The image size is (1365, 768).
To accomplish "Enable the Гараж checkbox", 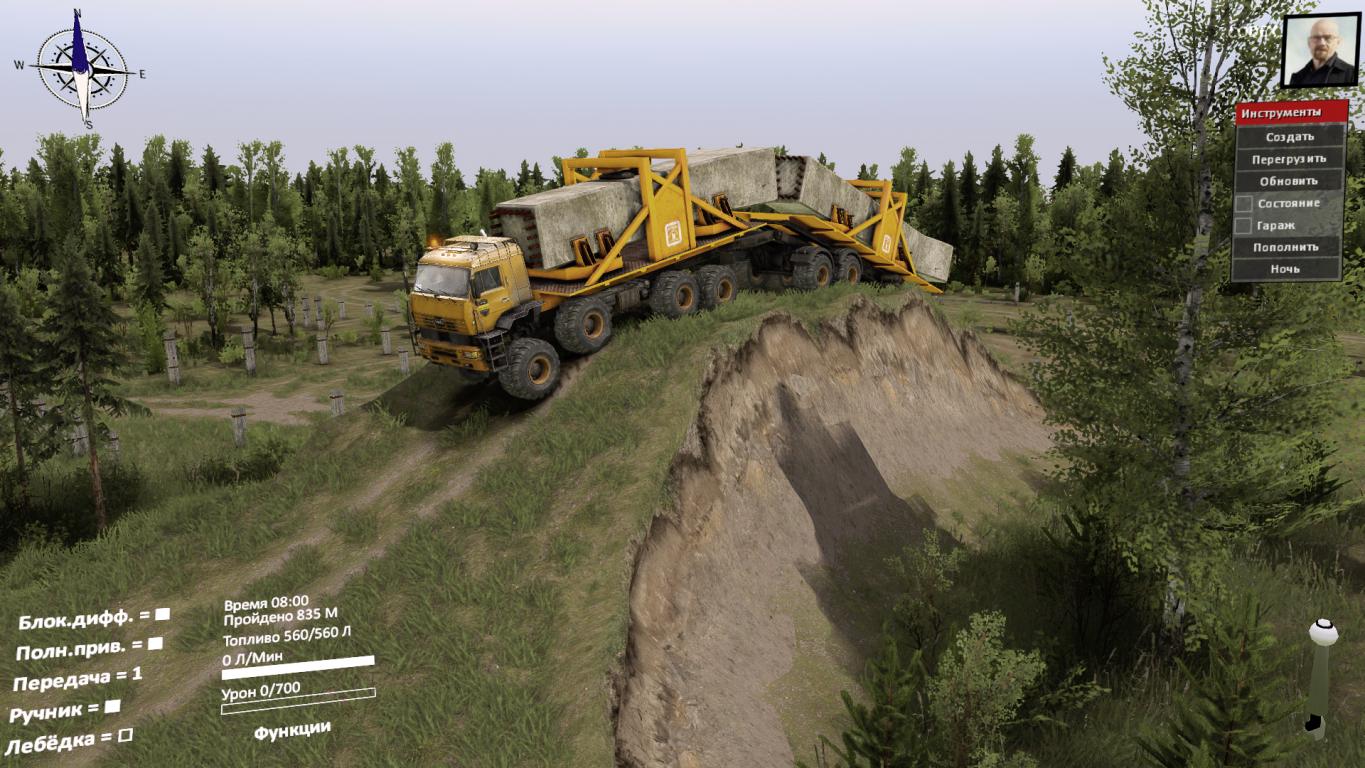I will tap(1243, 226).
